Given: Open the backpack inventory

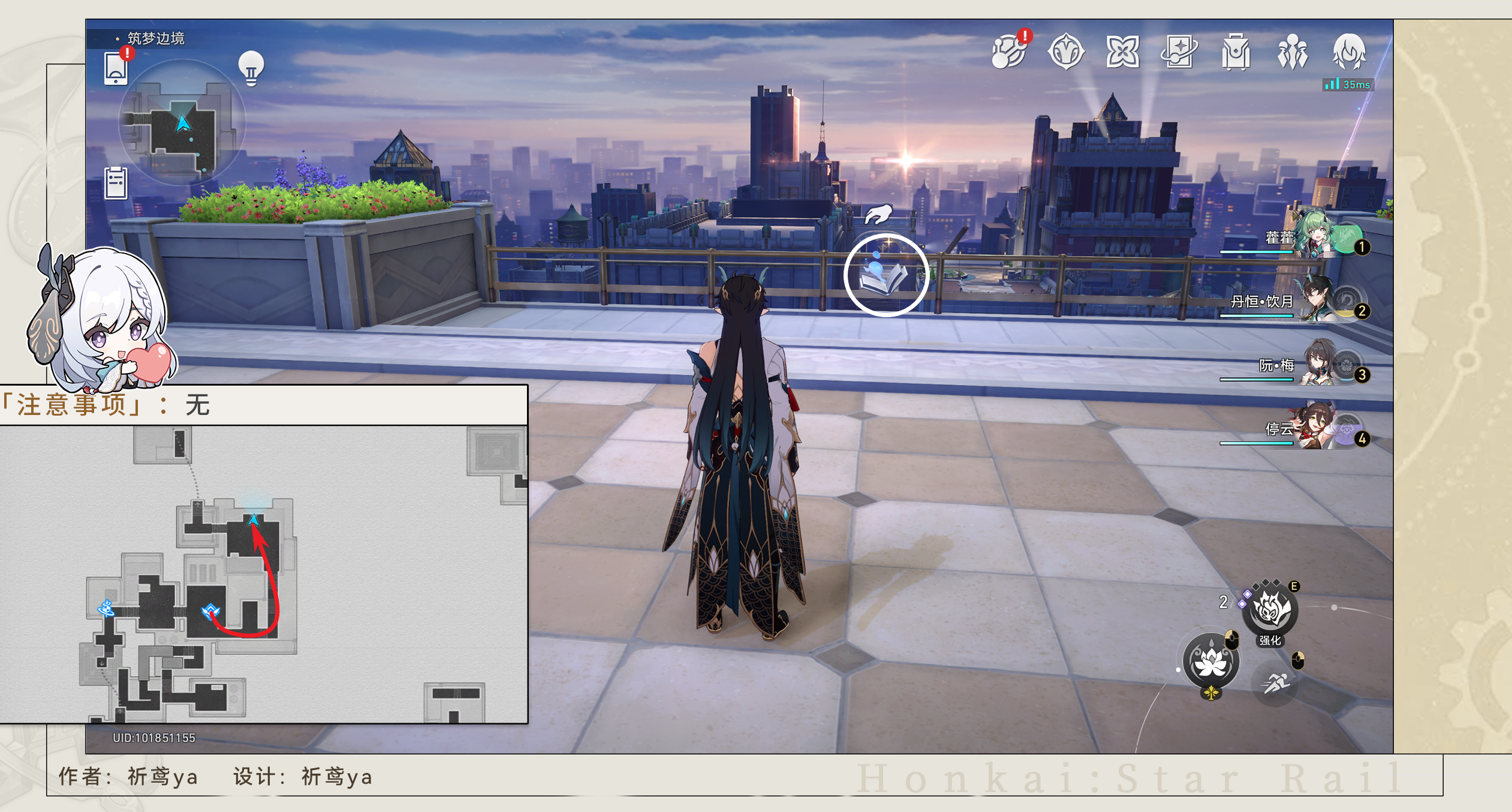Looking at the screenshot, I should [x=1236, y=52].
